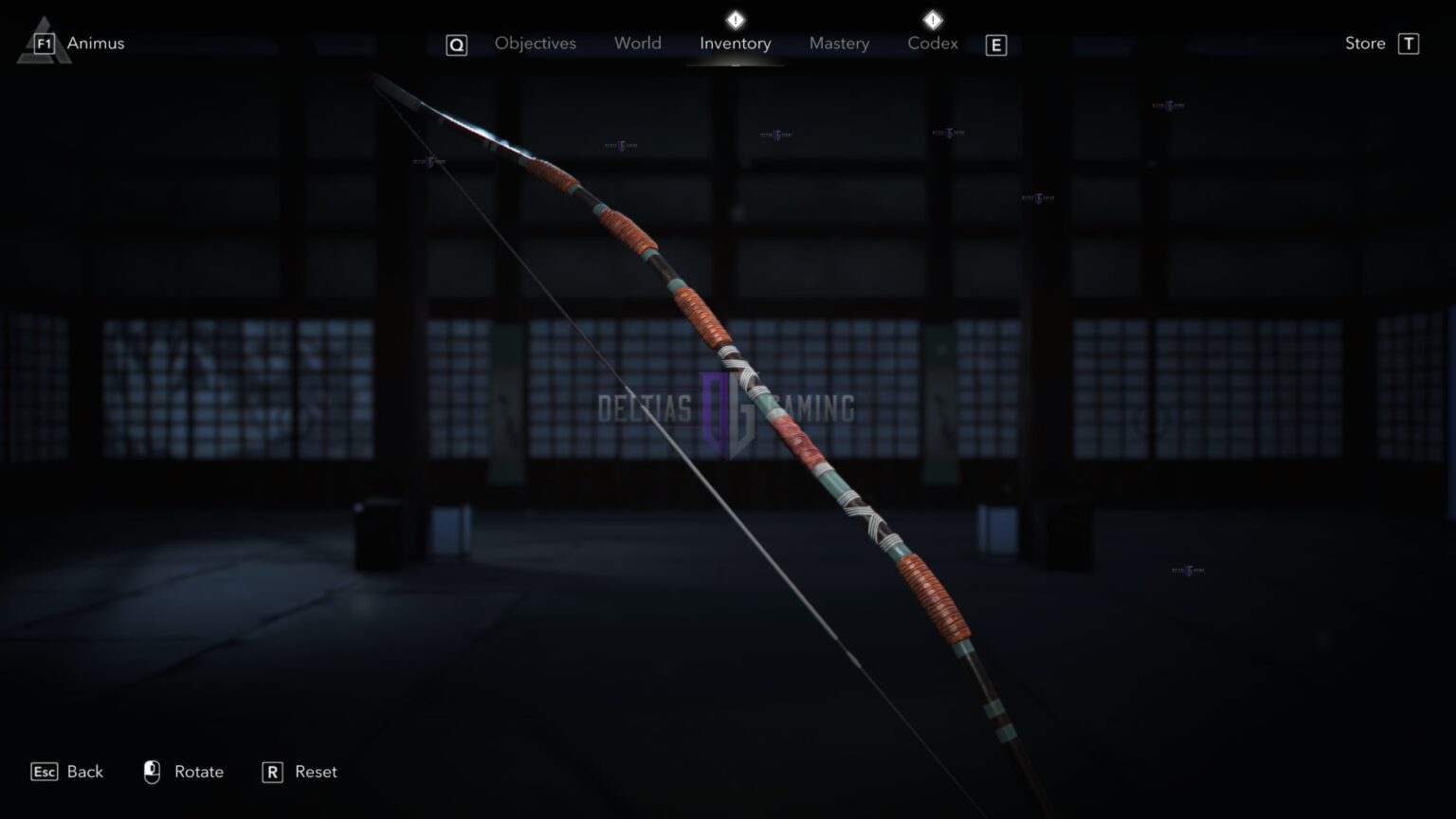The width and height of the screenshot is (1456, 819).
Task: Select the Inventory tab
Action: pos(735,43)
